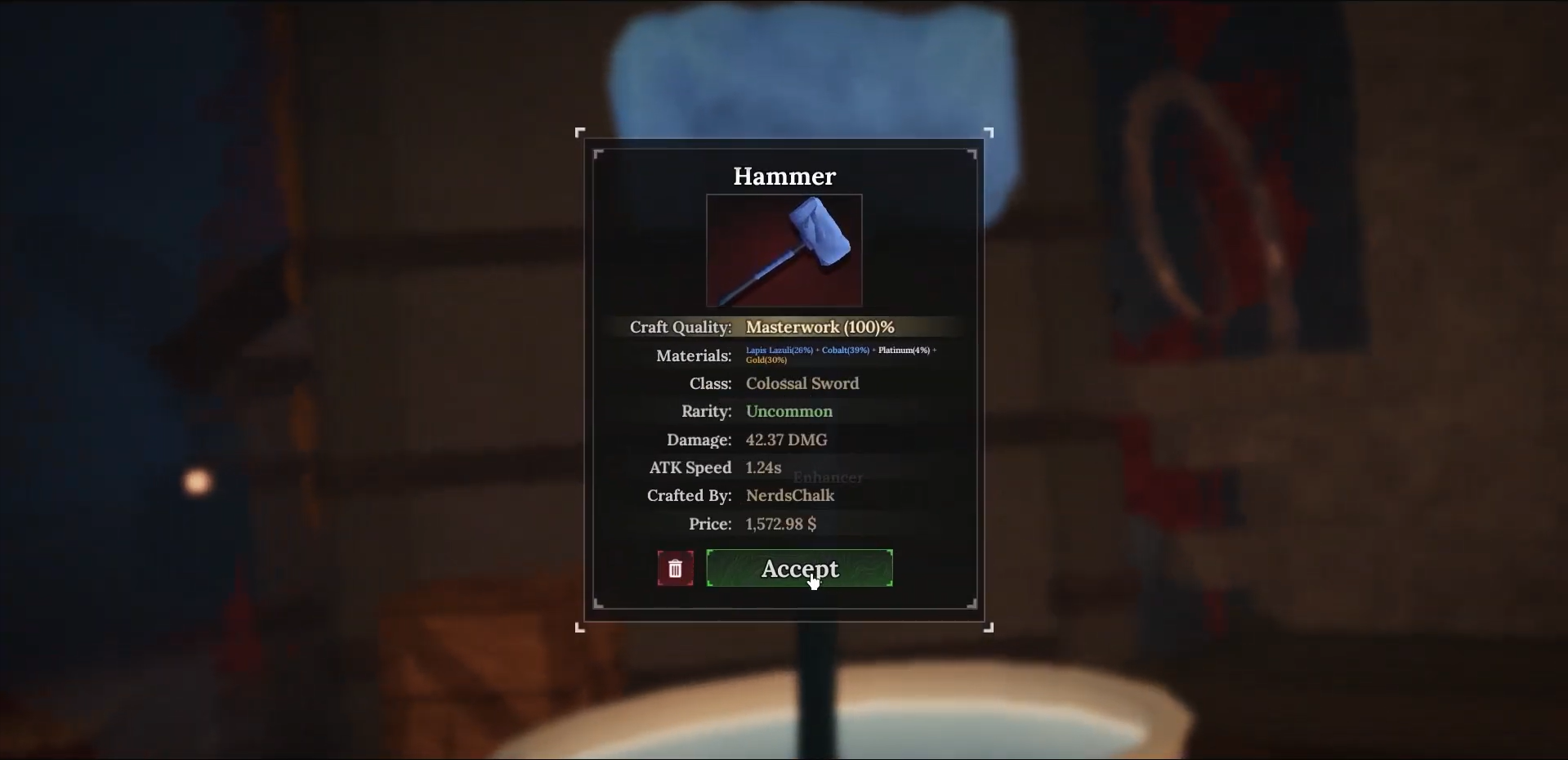
Task: Select the 1,572.98 $ price value
Action: pyautogui.click(x=780, y=524)
